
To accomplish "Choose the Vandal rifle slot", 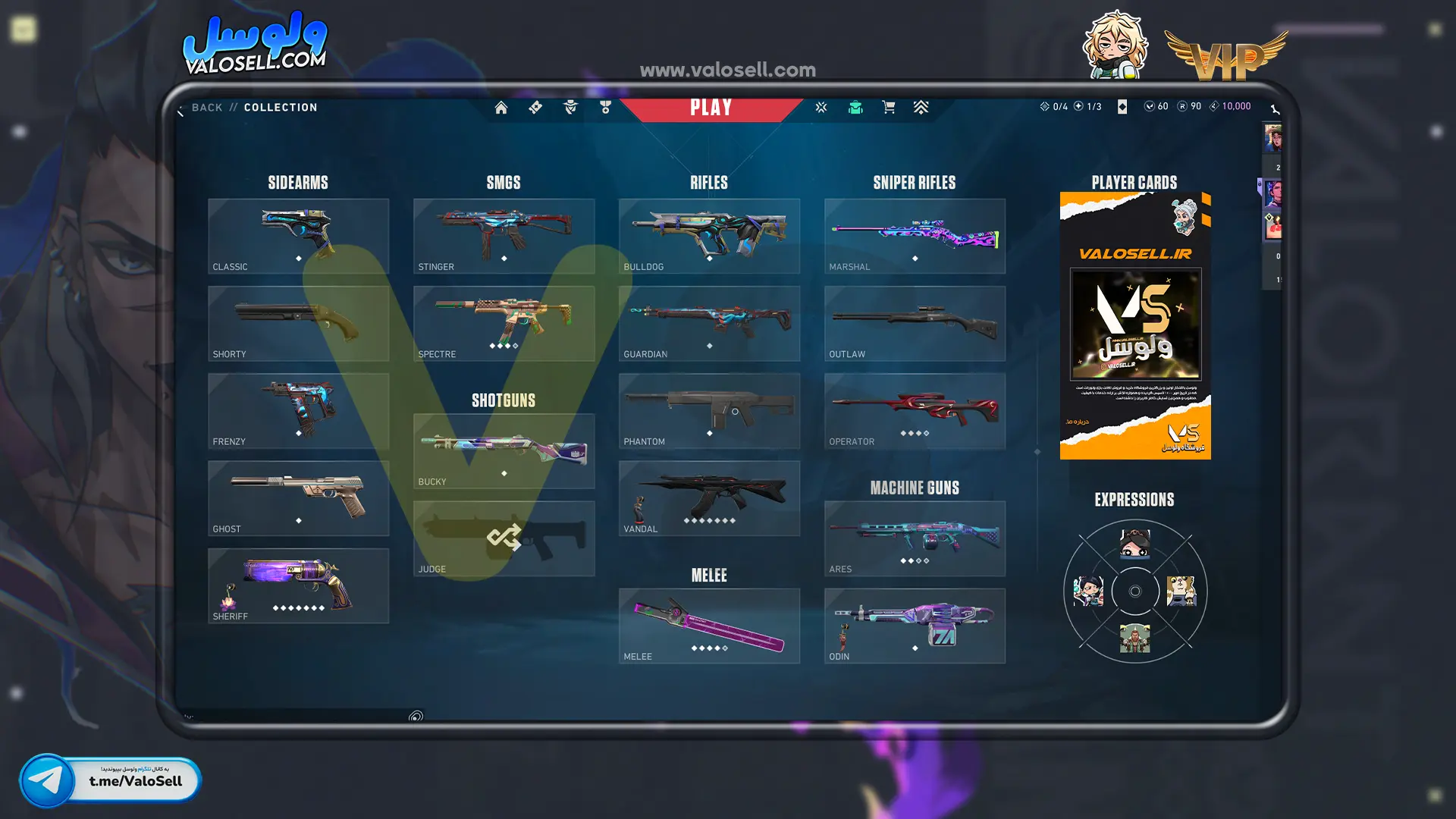I will coord(709,498).
